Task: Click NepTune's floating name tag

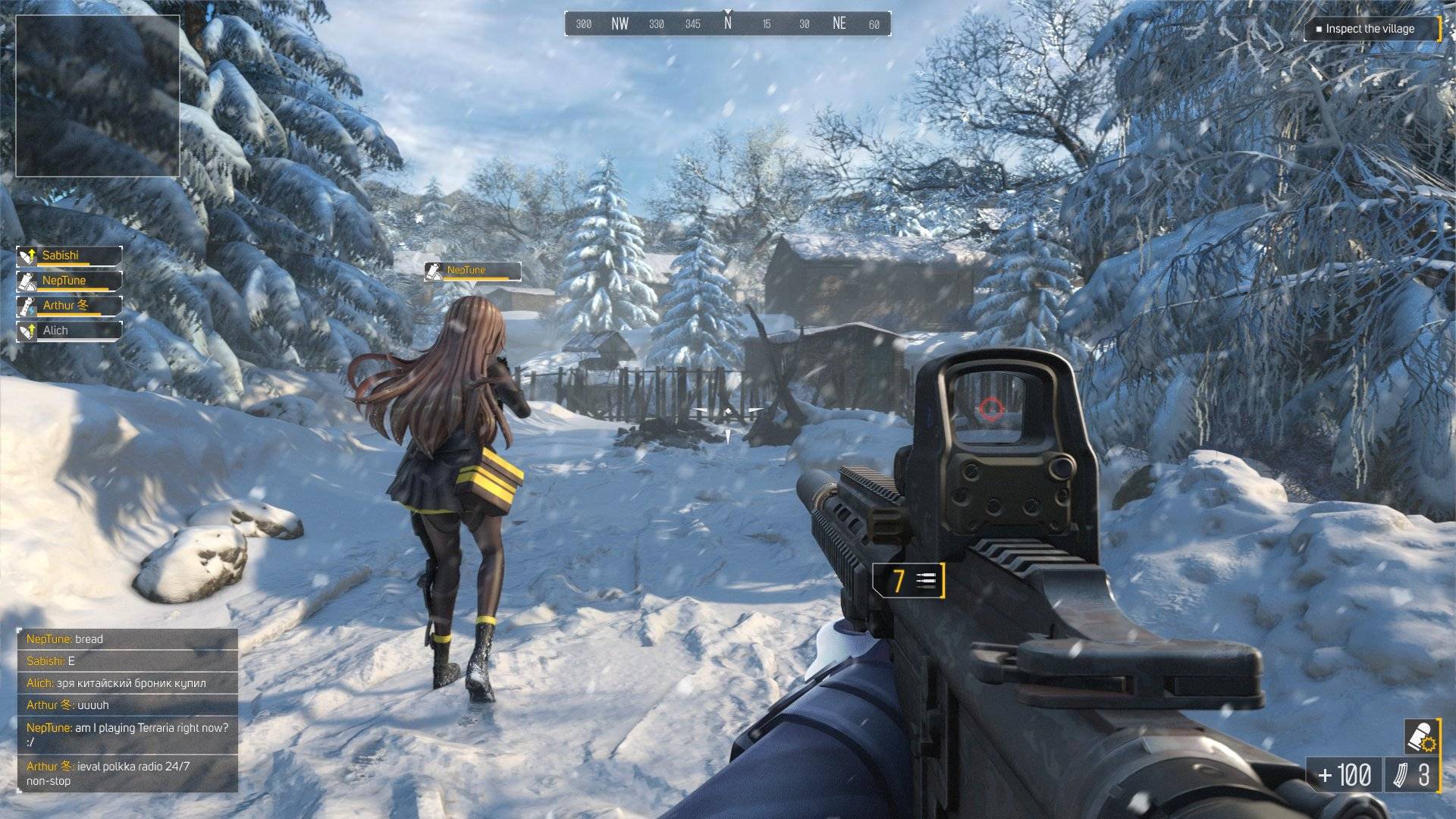Action: point(472,271)
